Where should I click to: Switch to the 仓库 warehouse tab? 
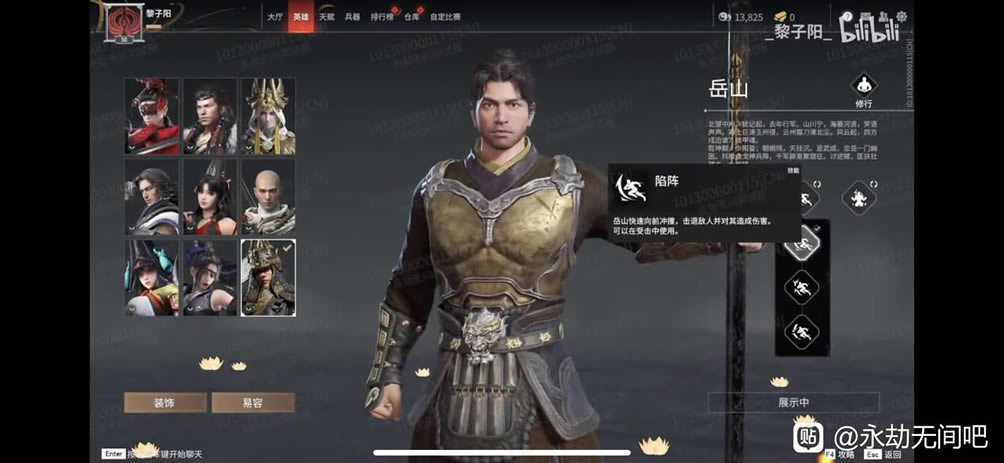412,17
